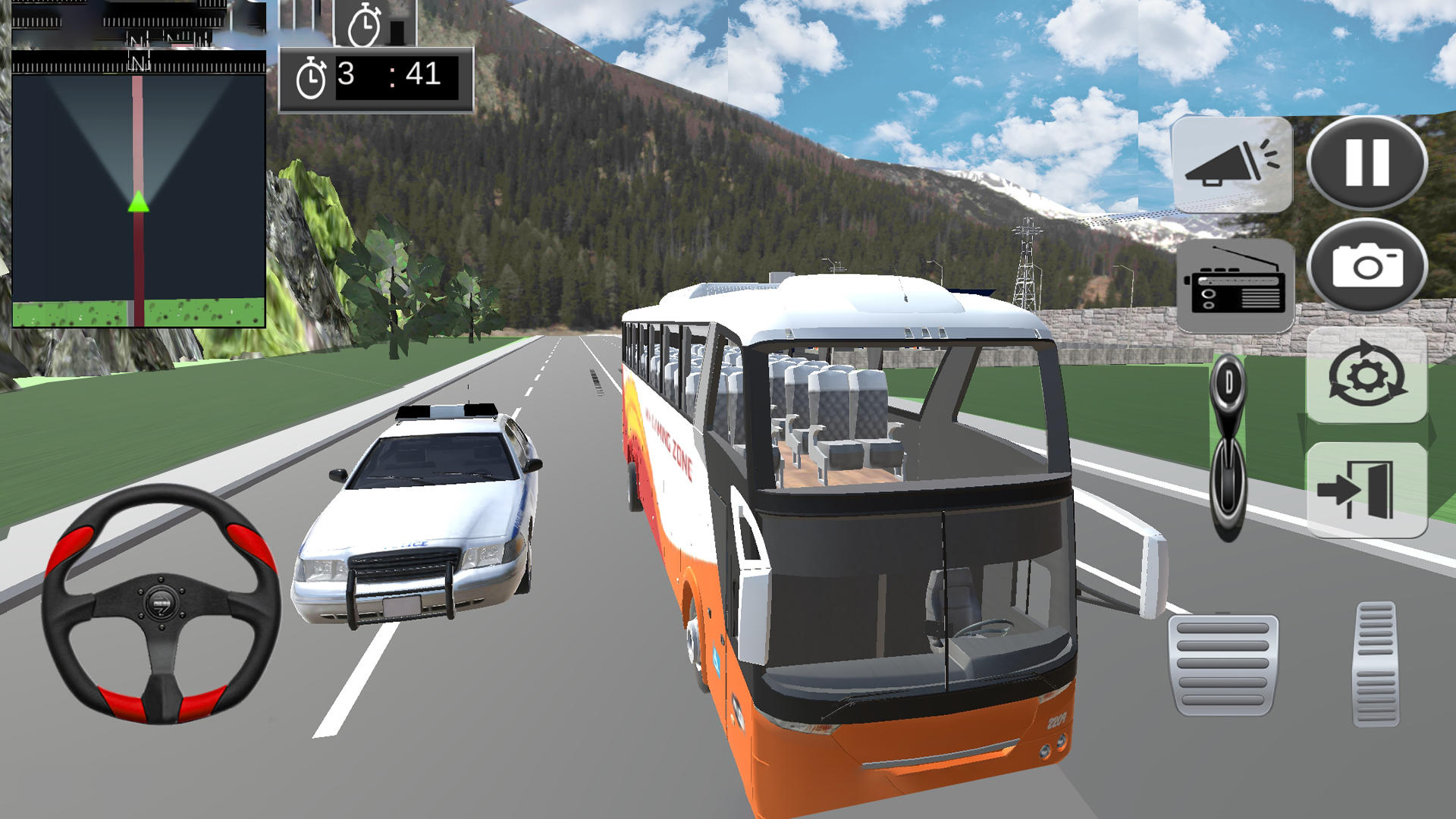Screen dimensions: 1456x819
Task: Take a screenshot with camera icon
Action: pos(1367,264)
